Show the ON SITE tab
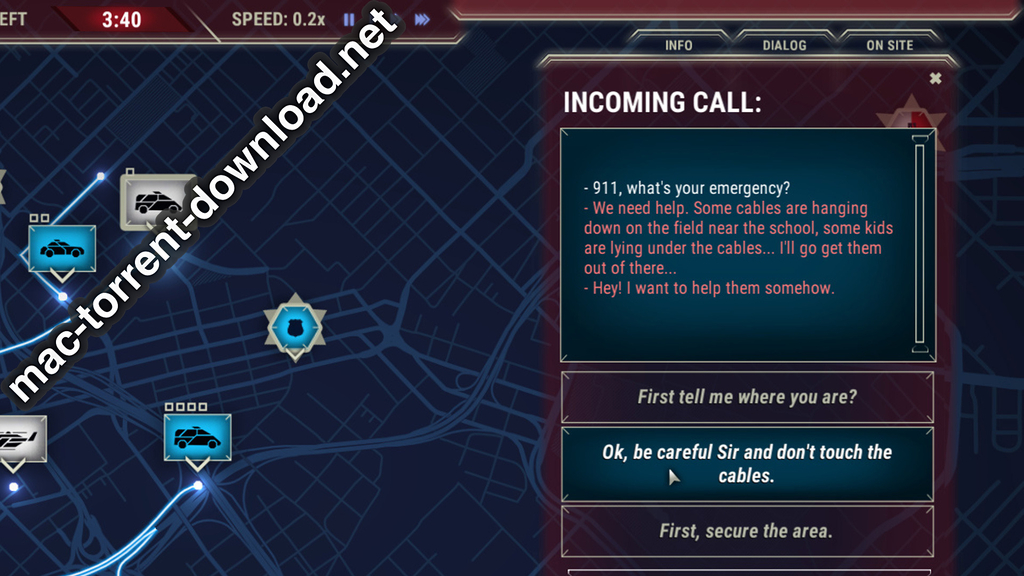 (x=889, y=45)
